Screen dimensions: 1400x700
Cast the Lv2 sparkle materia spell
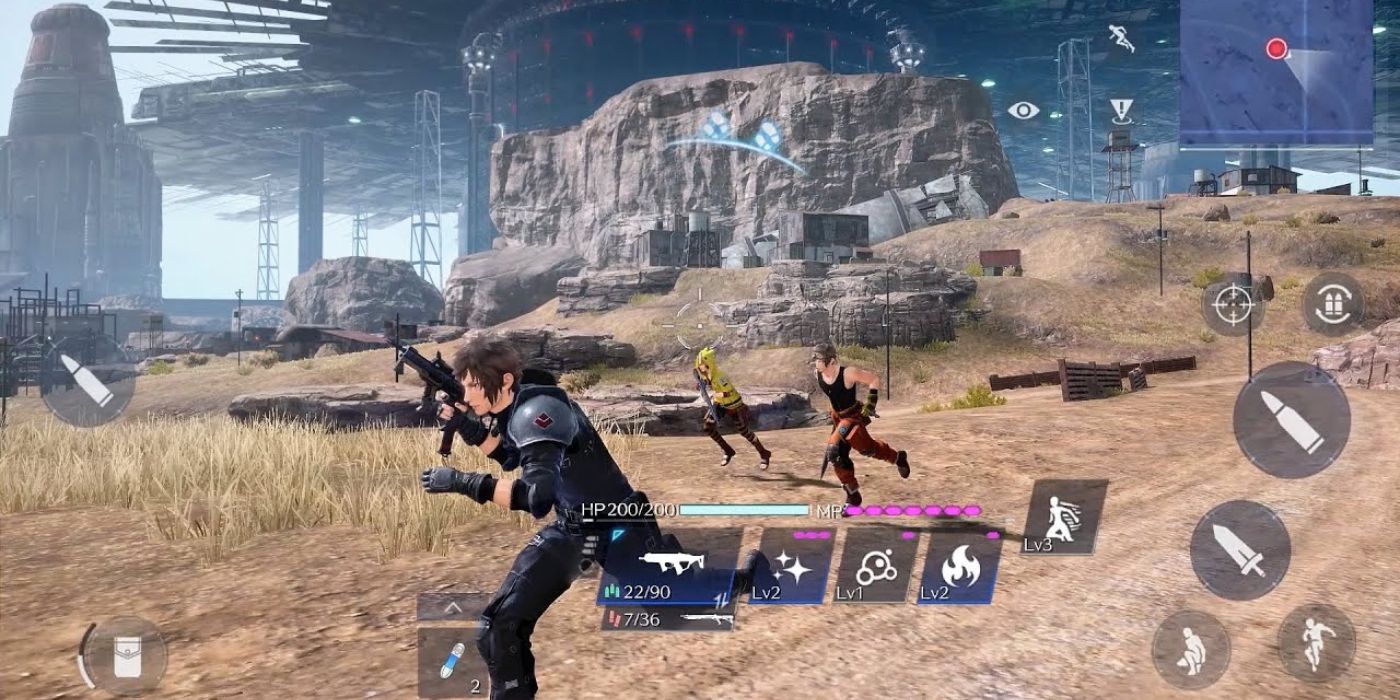click(792, 567)
